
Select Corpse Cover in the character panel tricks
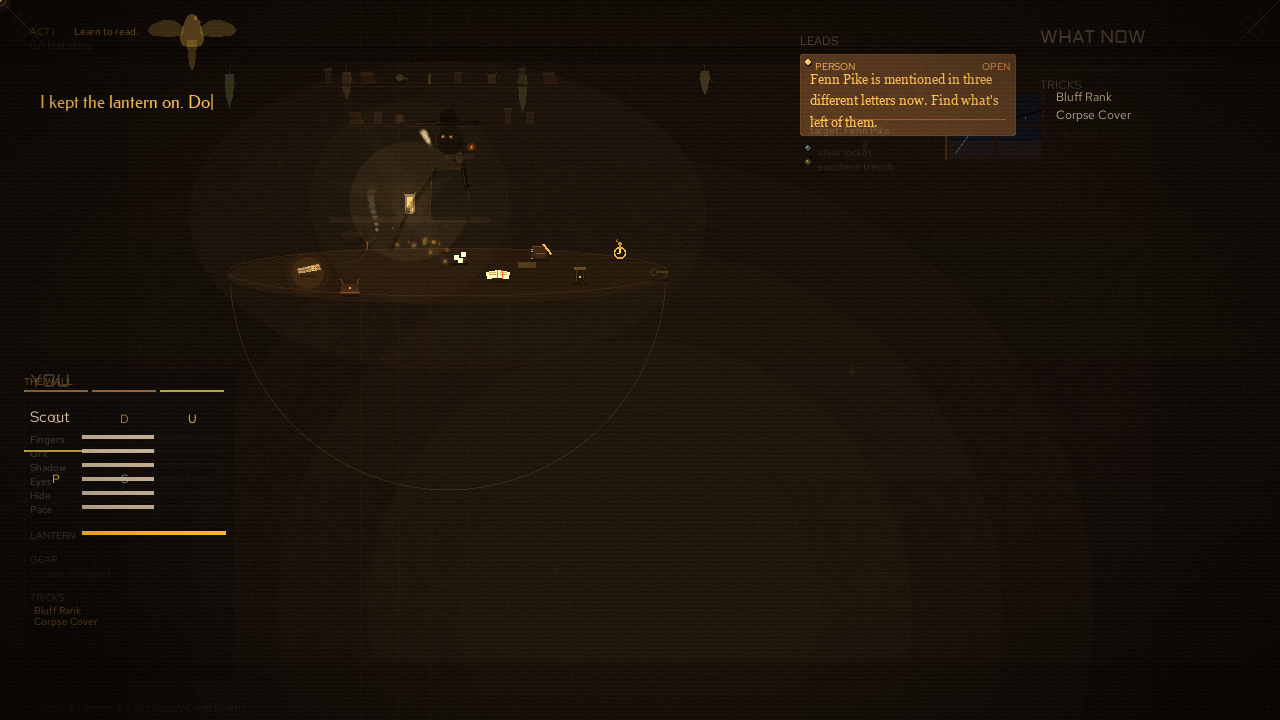[x=66, y=622]
